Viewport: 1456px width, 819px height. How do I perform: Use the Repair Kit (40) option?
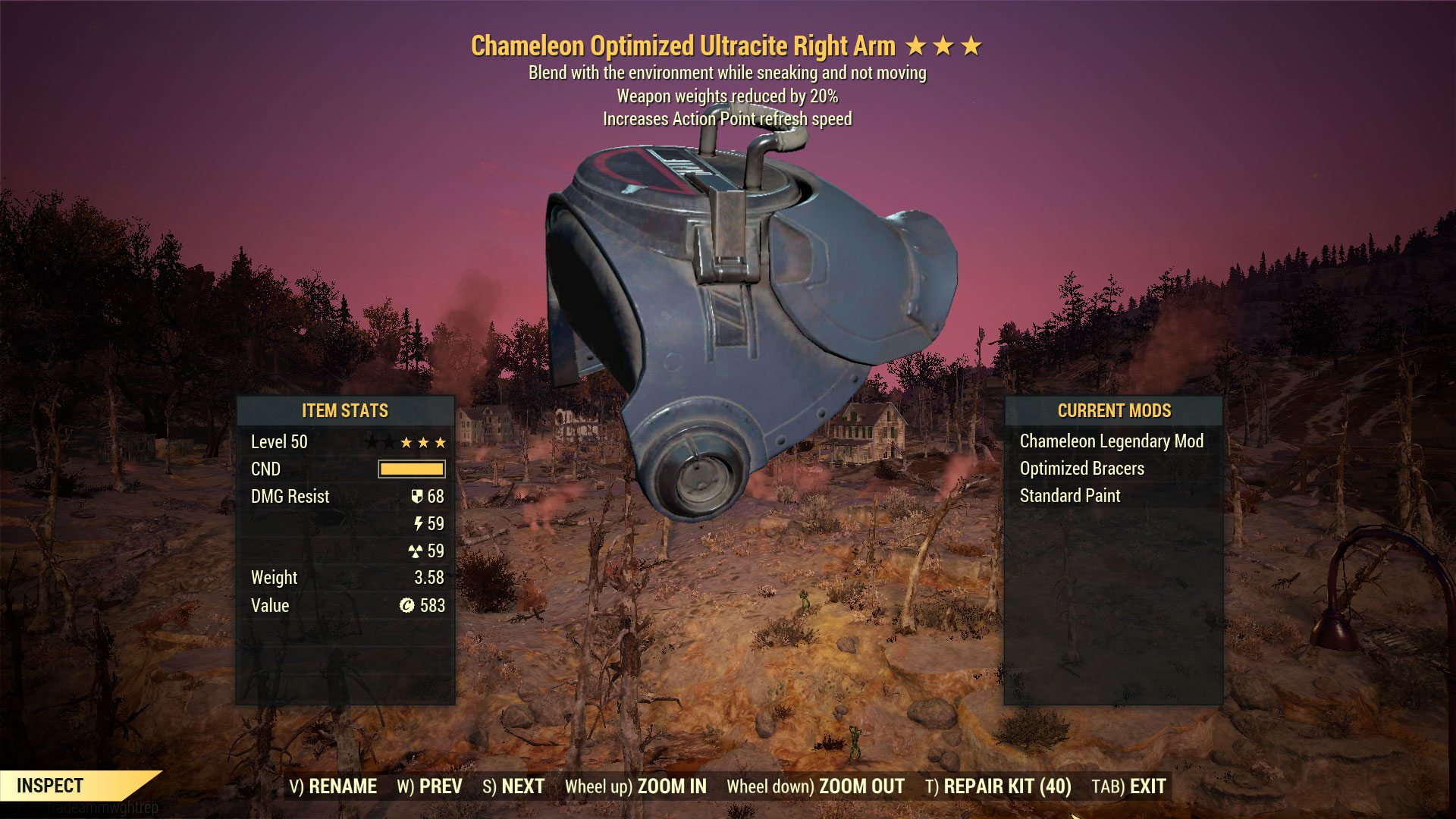tap(998, 786)
